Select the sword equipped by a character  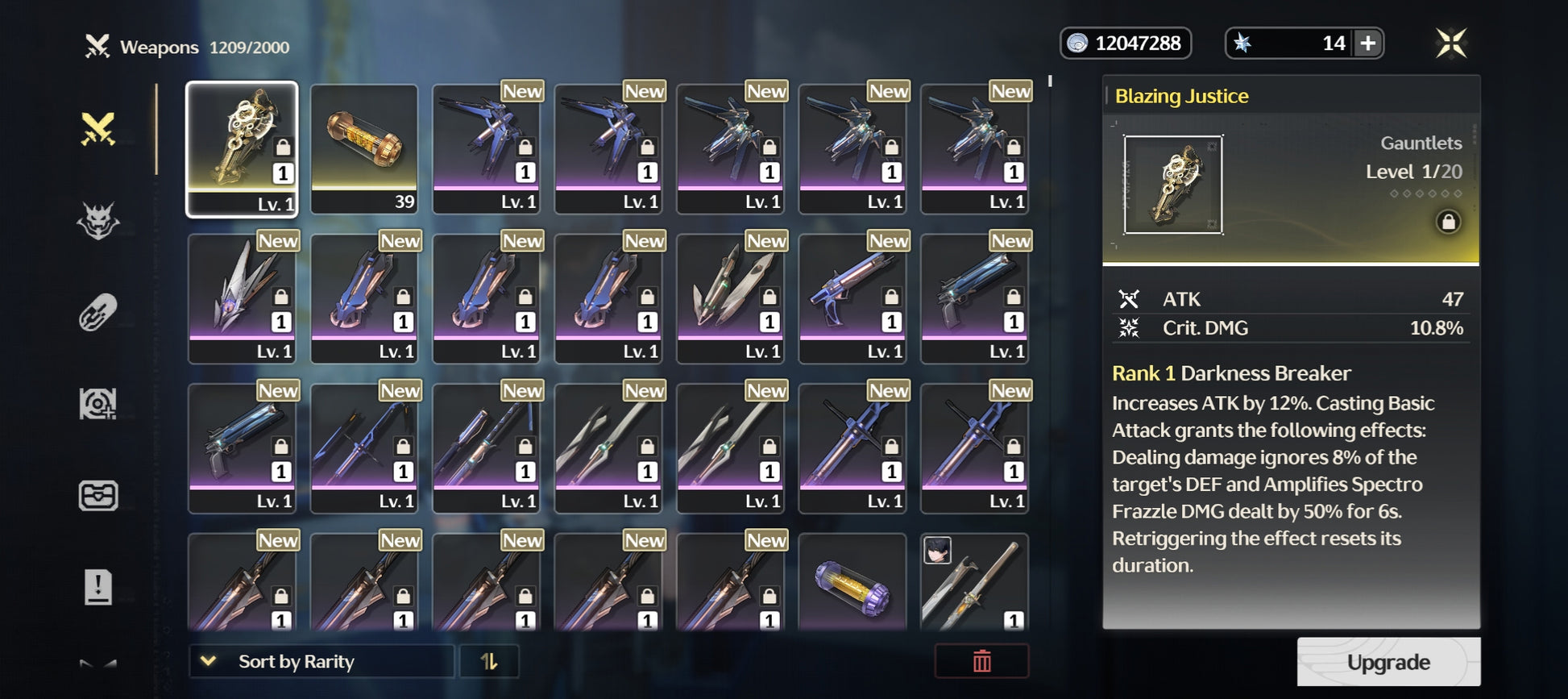click(x=974, y=582)
